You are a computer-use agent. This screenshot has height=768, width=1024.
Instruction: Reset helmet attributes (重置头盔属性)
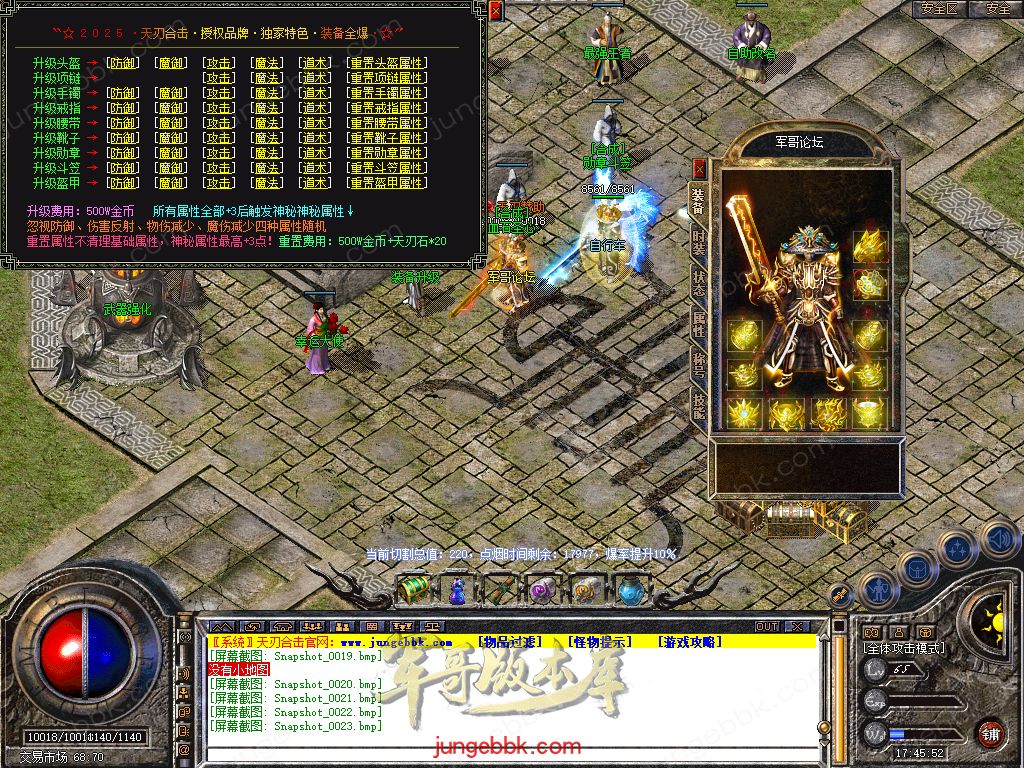[385, 63]
